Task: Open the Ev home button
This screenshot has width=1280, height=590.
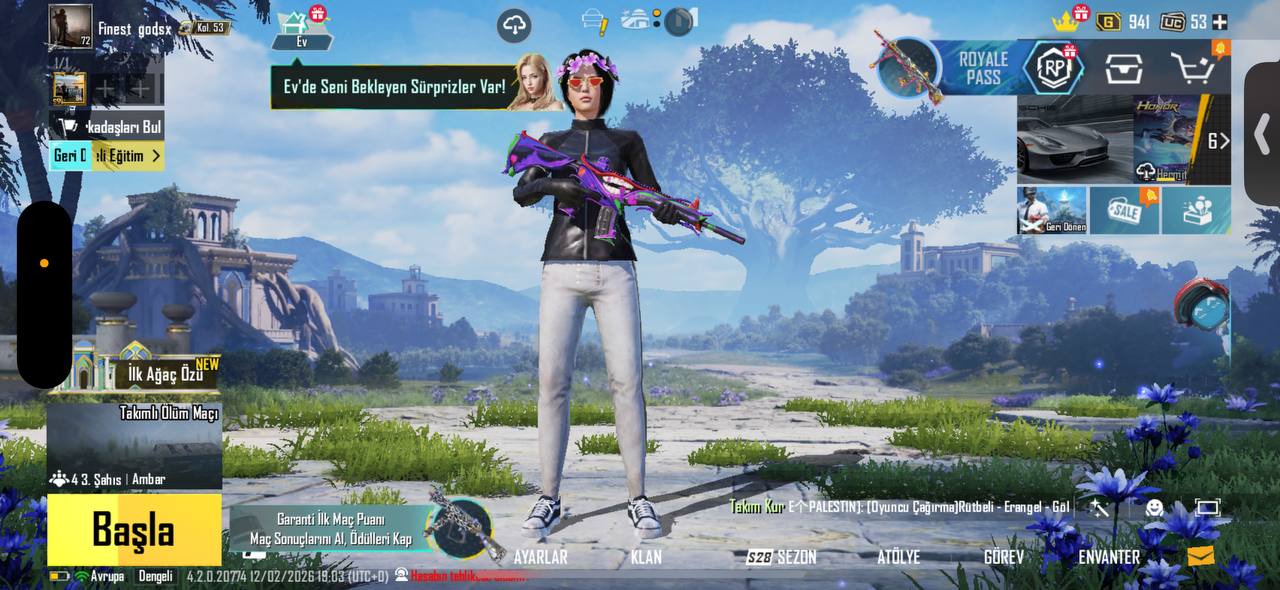Action: click(302, 30)
